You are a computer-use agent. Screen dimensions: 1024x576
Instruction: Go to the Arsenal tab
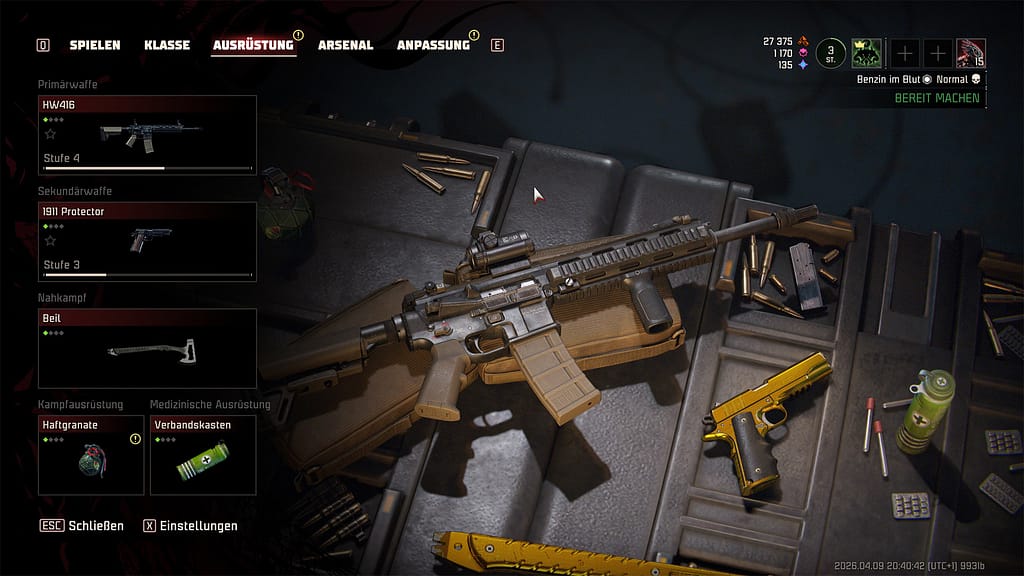click(x=345, y=45)
